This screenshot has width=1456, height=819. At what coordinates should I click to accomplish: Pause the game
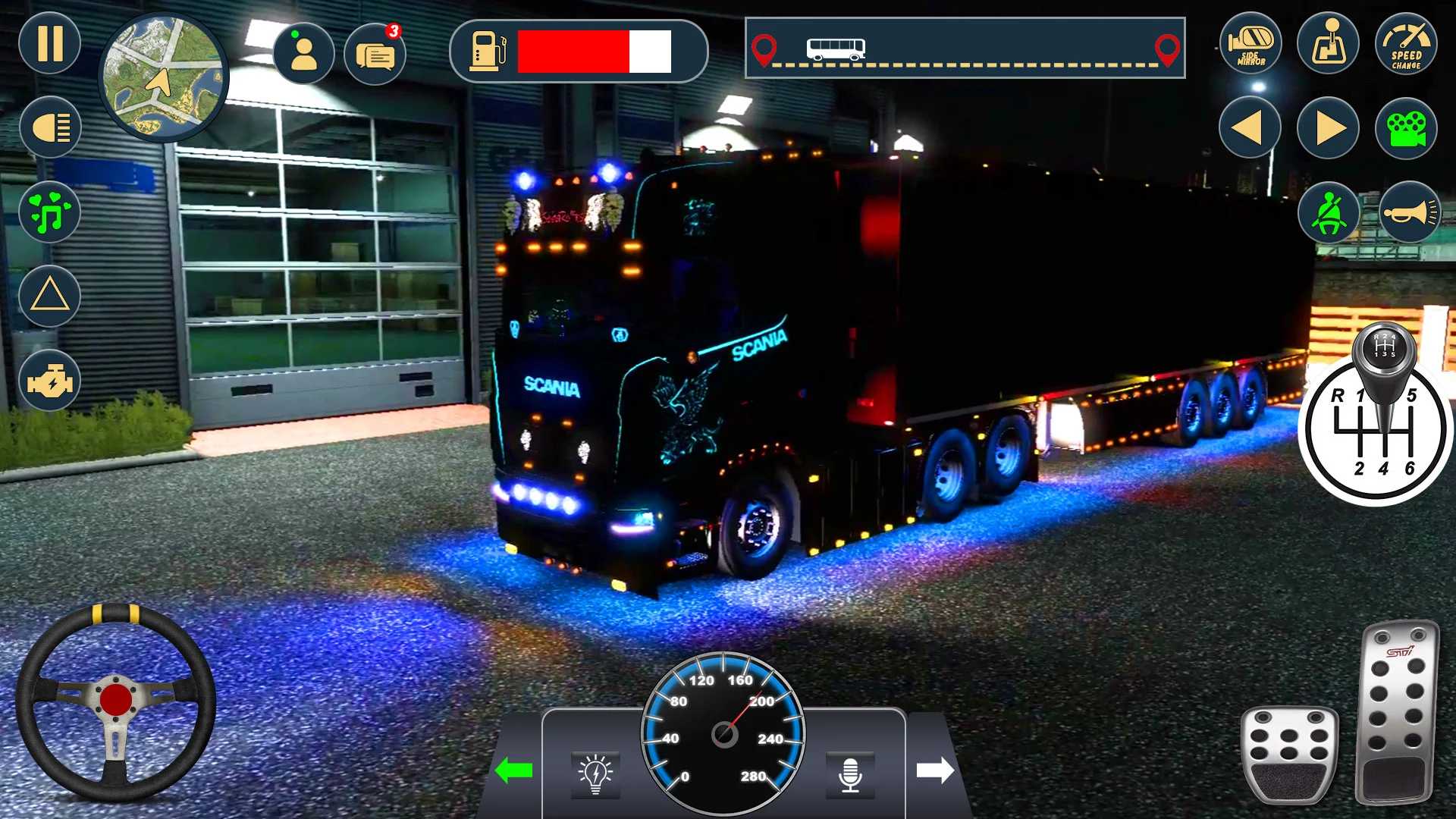[x=50, y=43]
